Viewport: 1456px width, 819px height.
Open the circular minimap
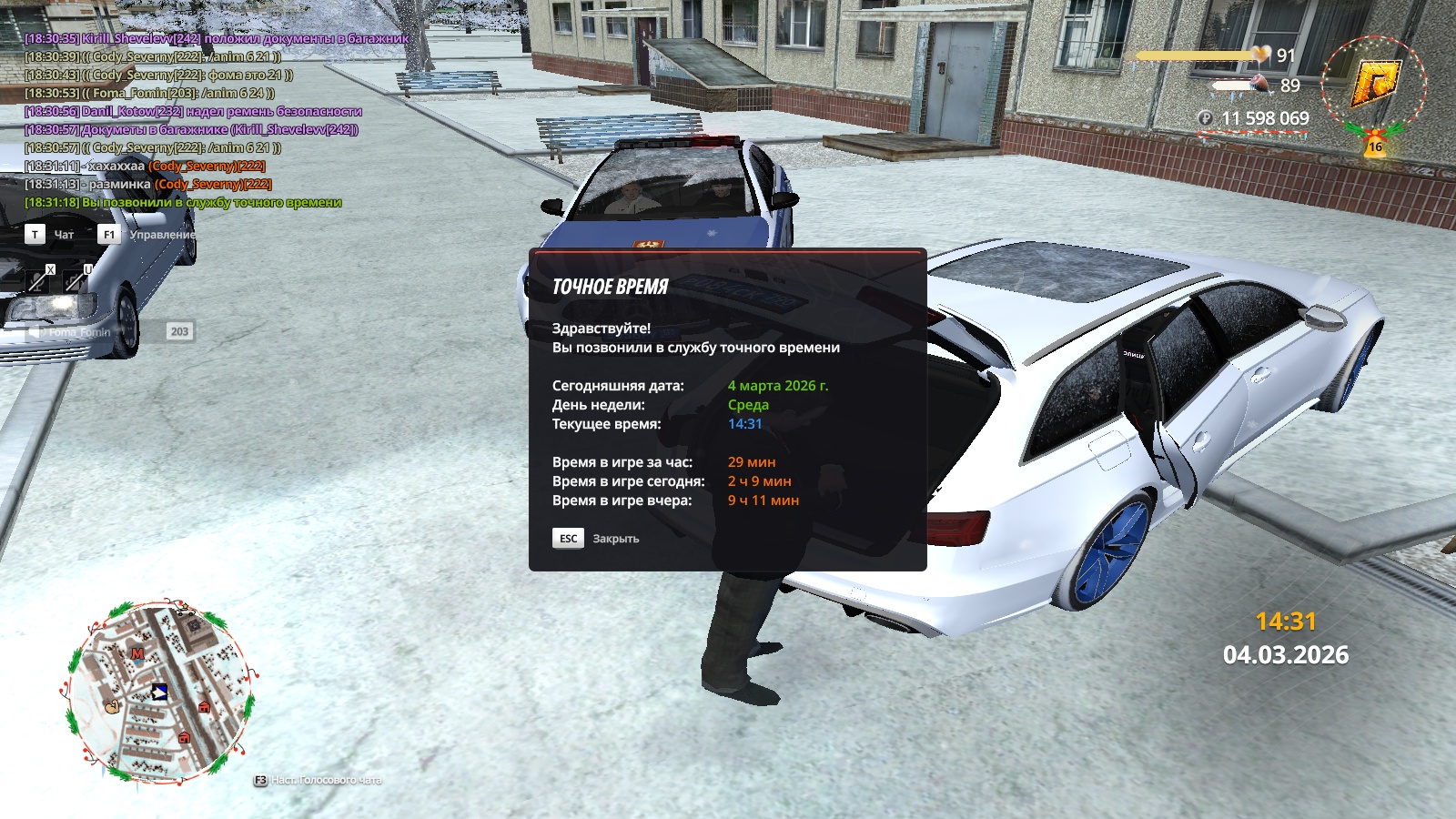point(159,692)
